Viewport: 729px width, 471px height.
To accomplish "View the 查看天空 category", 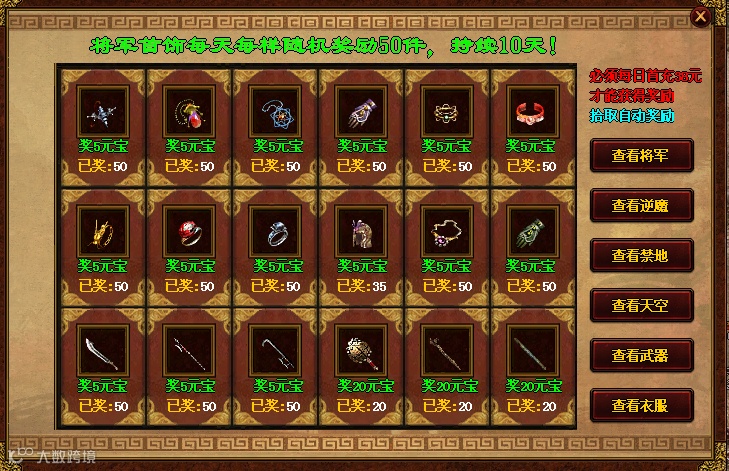I will click(x=640, y=305).
